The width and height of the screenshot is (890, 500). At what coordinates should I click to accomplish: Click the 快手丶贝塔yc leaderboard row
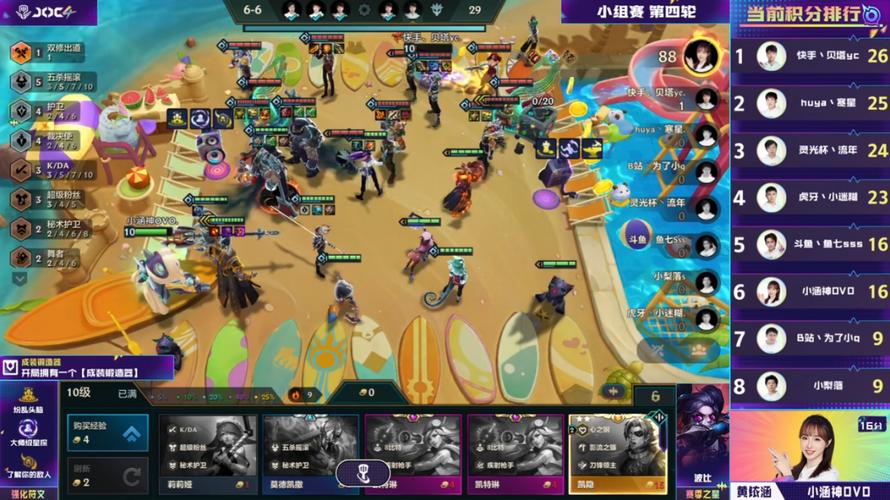point(810,56)
